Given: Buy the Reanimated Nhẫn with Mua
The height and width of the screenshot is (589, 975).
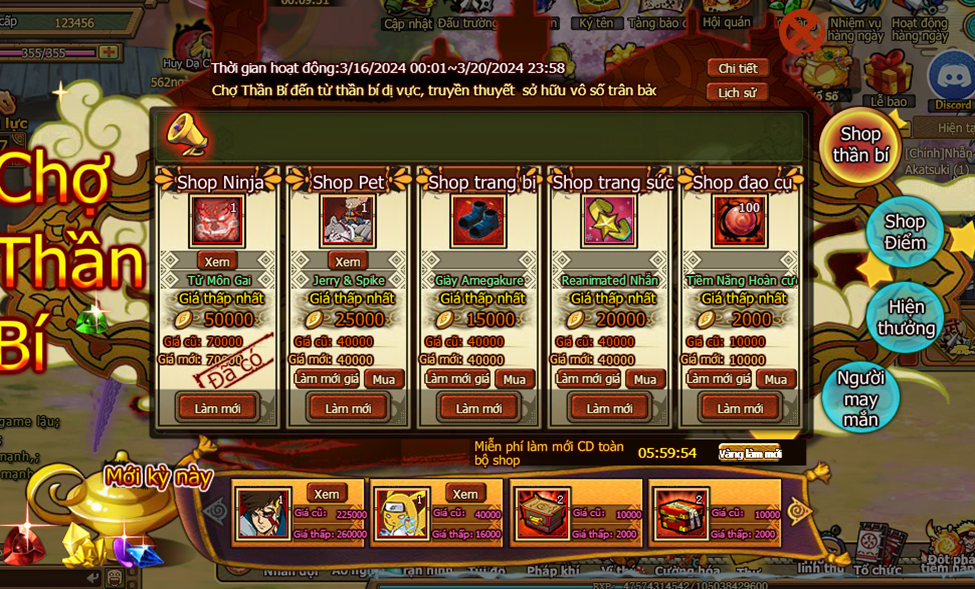Looking at the screenshot, I should click(x=645, y=379).
